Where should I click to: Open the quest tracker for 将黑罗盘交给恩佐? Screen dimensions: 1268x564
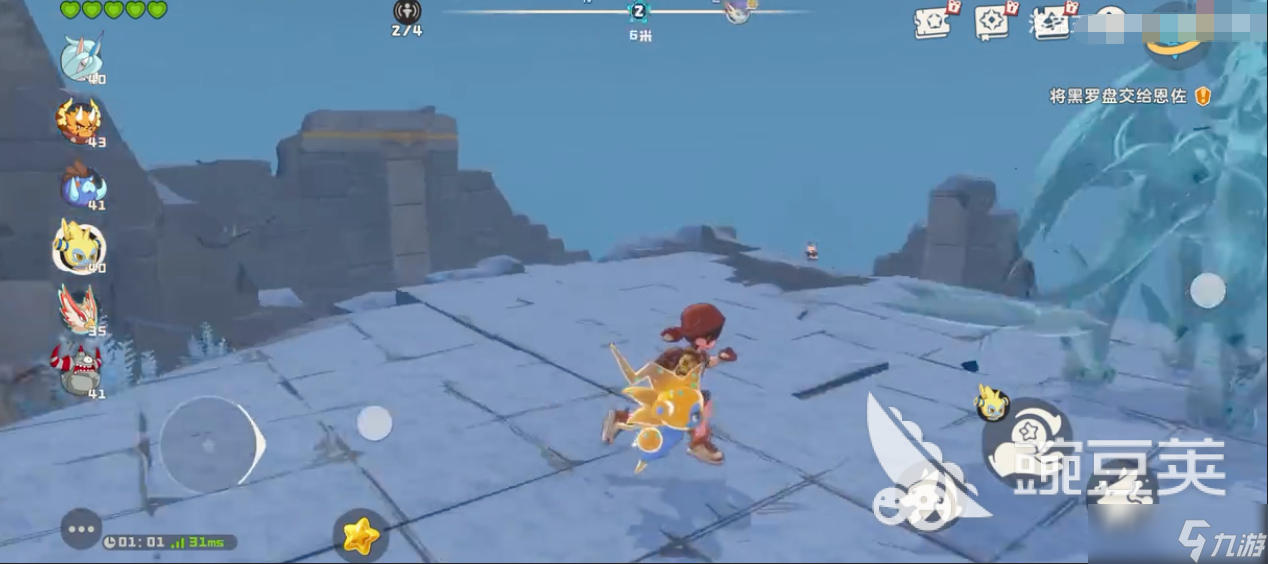[1118, 96]
